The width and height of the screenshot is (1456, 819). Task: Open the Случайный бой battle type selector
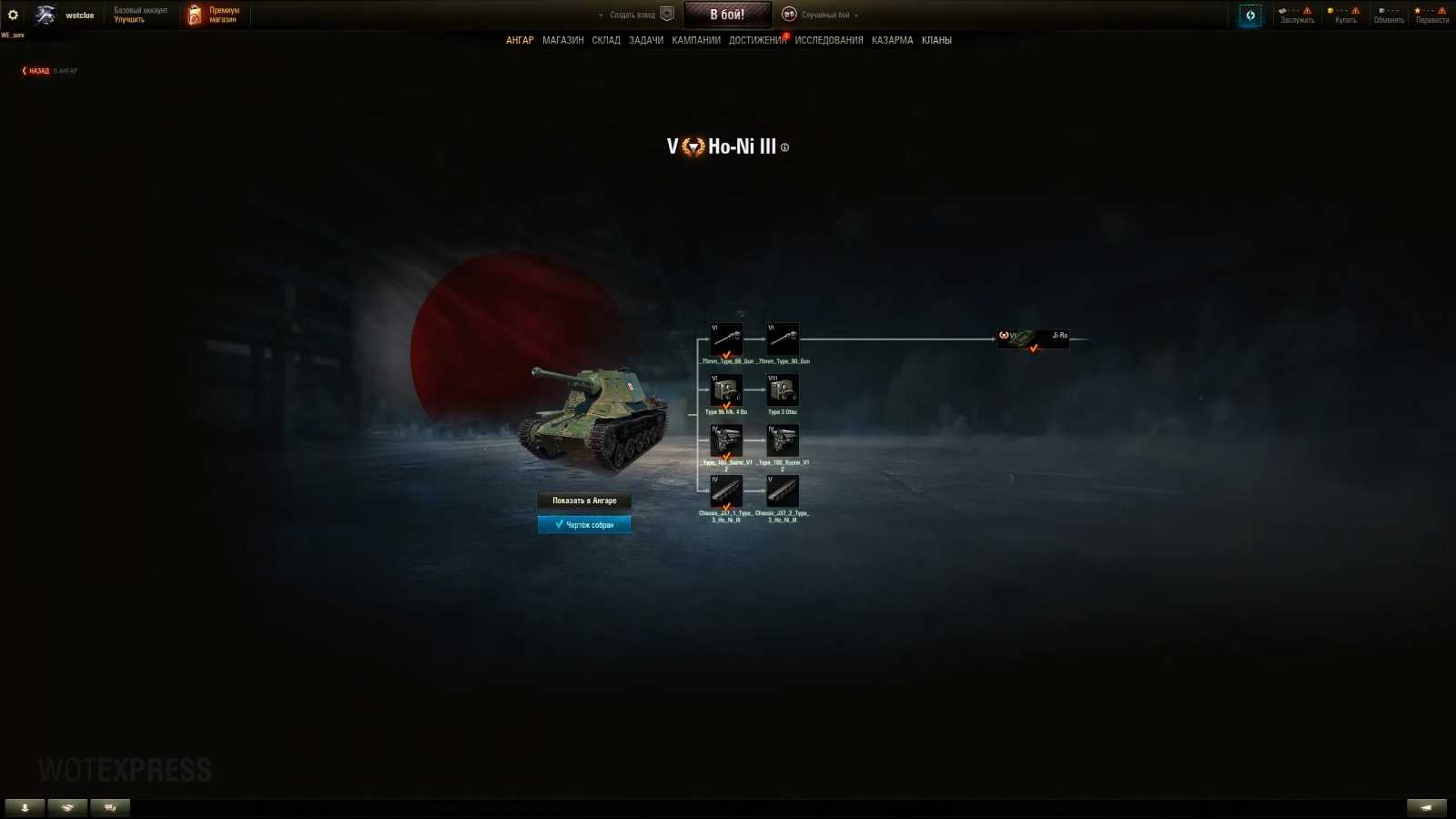coord(824,15)
